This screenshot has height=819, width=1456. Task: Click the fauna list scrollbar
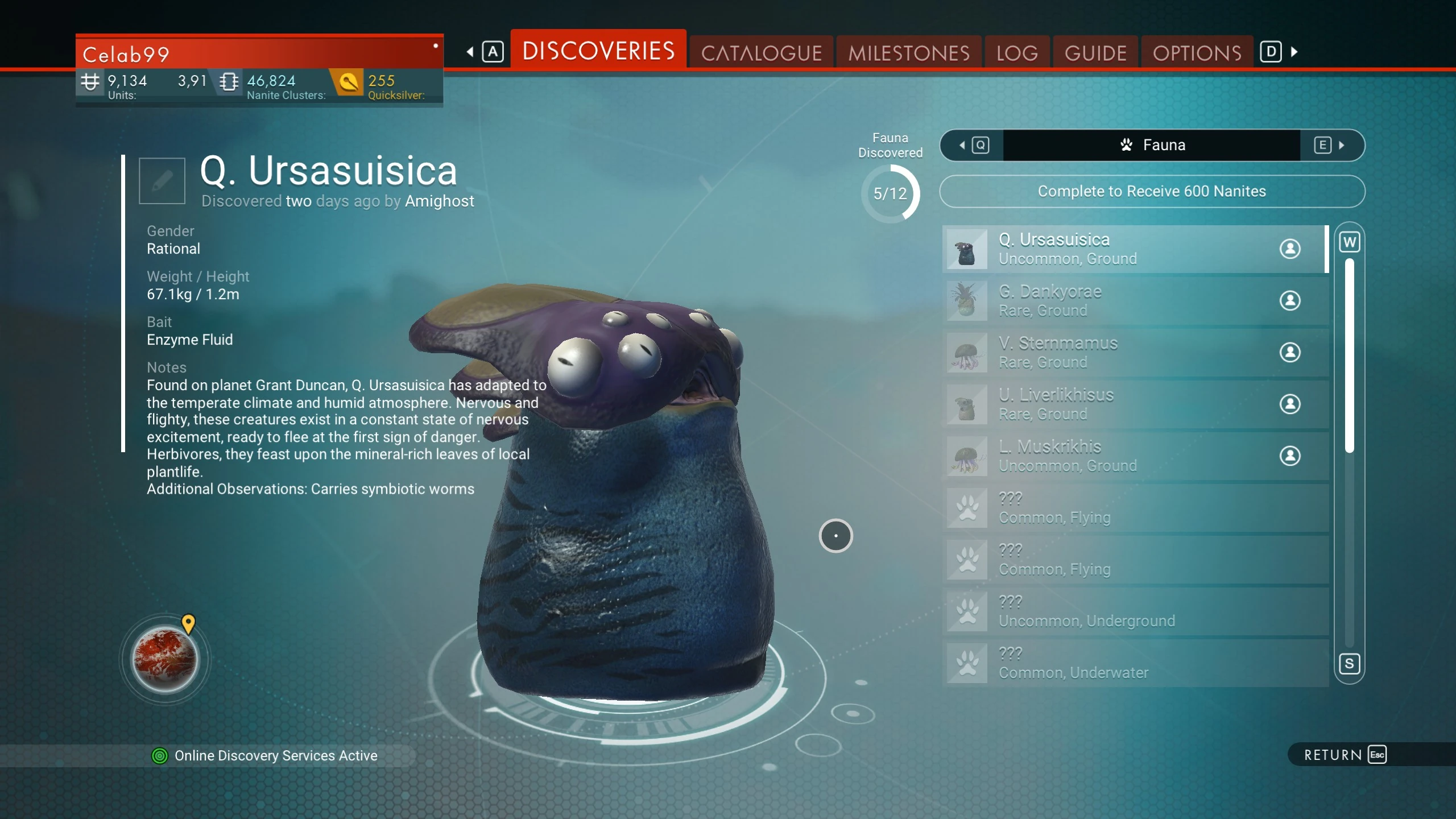coord(1349,355)
